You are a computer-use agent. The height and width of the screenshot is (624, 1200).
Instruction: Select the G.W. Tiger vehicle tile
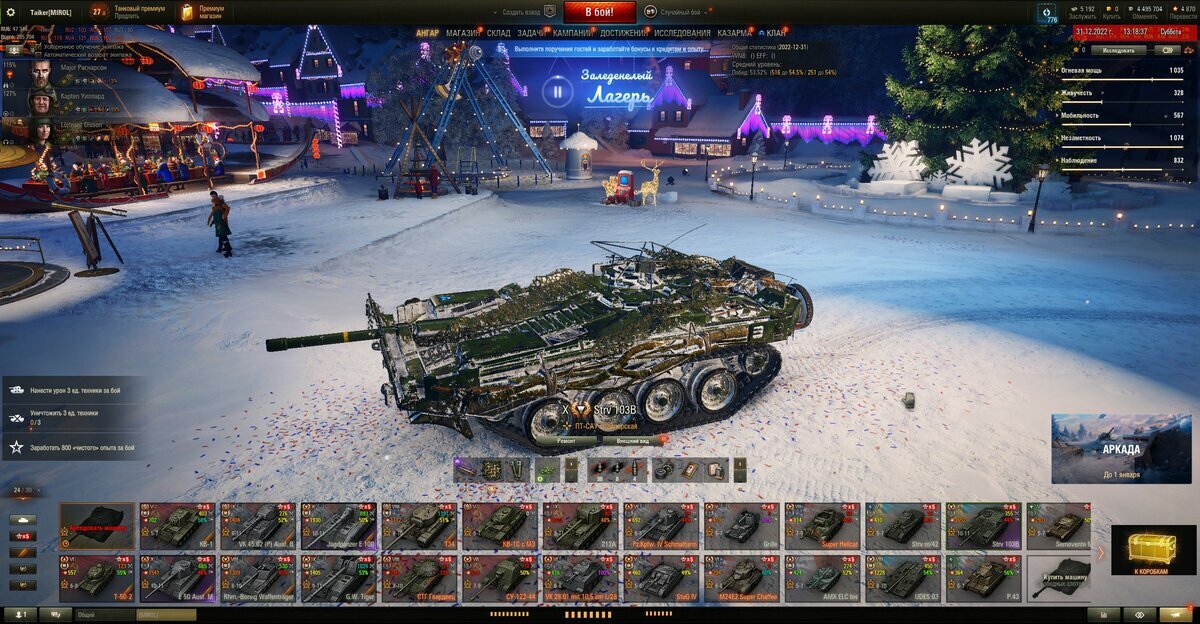339,579
